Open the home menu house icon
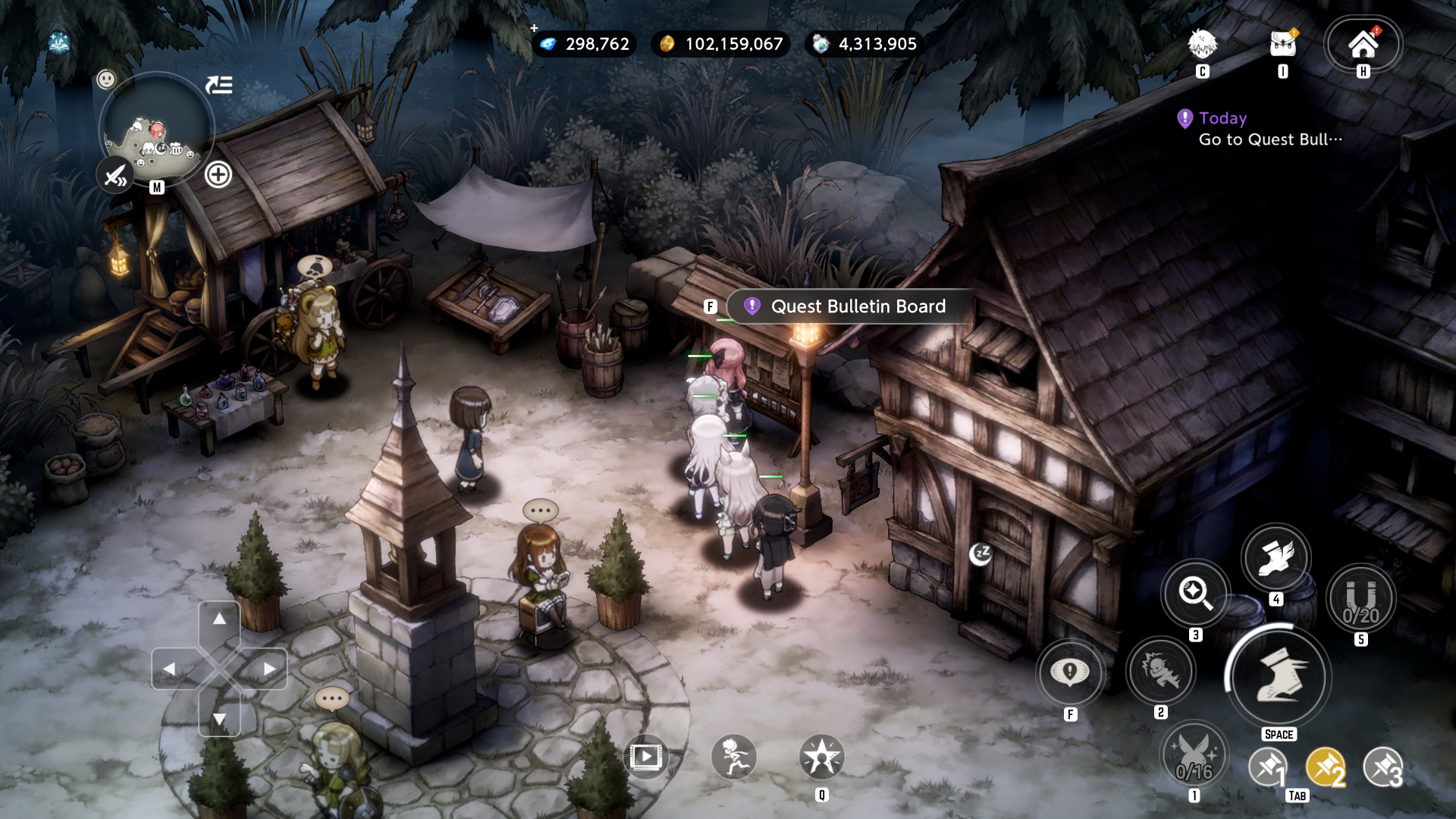1456x819 pixels. (x=1363, y=45)
